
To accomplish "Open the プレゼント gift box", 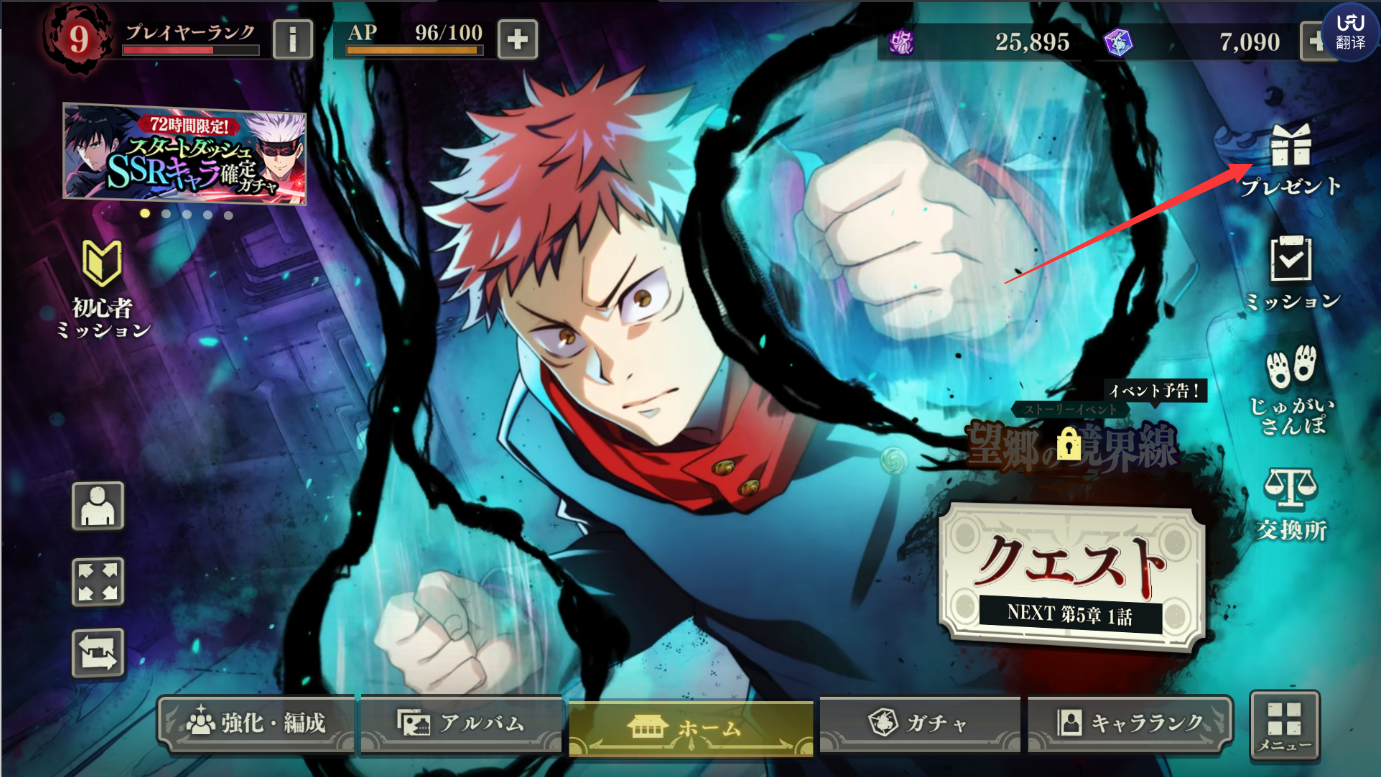I will 1290,158.
